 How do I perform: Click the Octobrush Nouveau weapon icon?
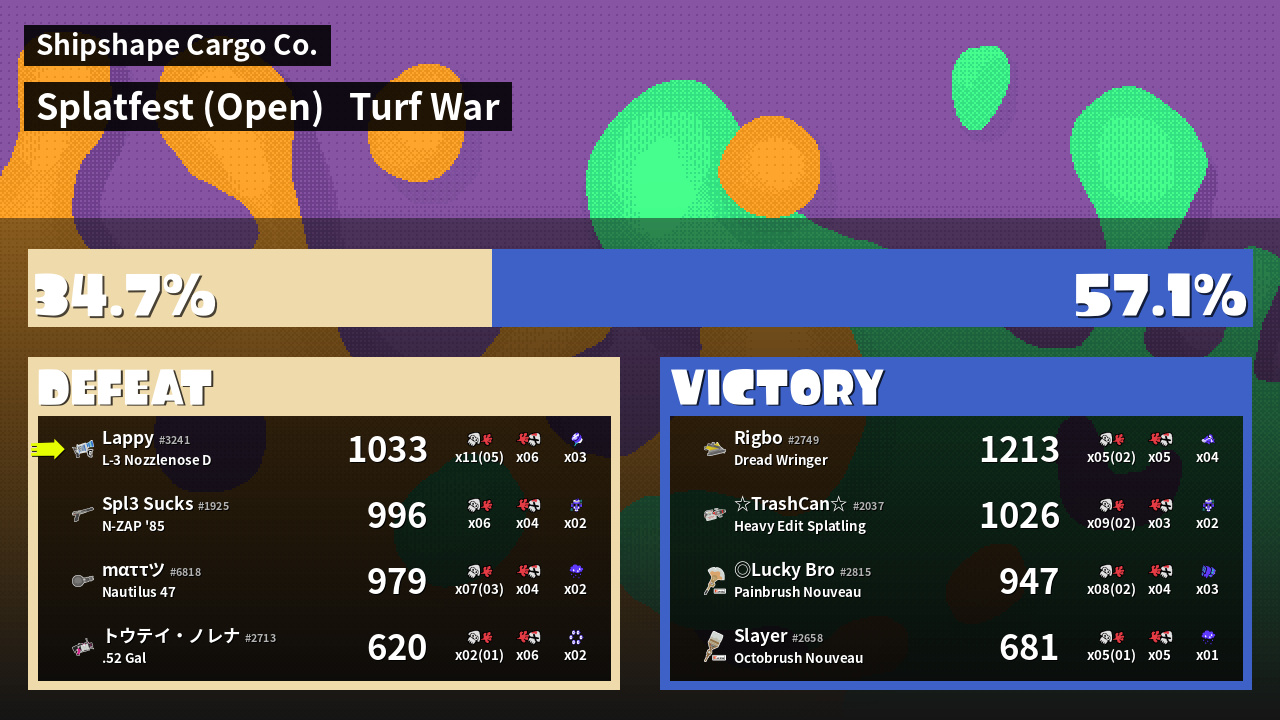tap(714, 647)
